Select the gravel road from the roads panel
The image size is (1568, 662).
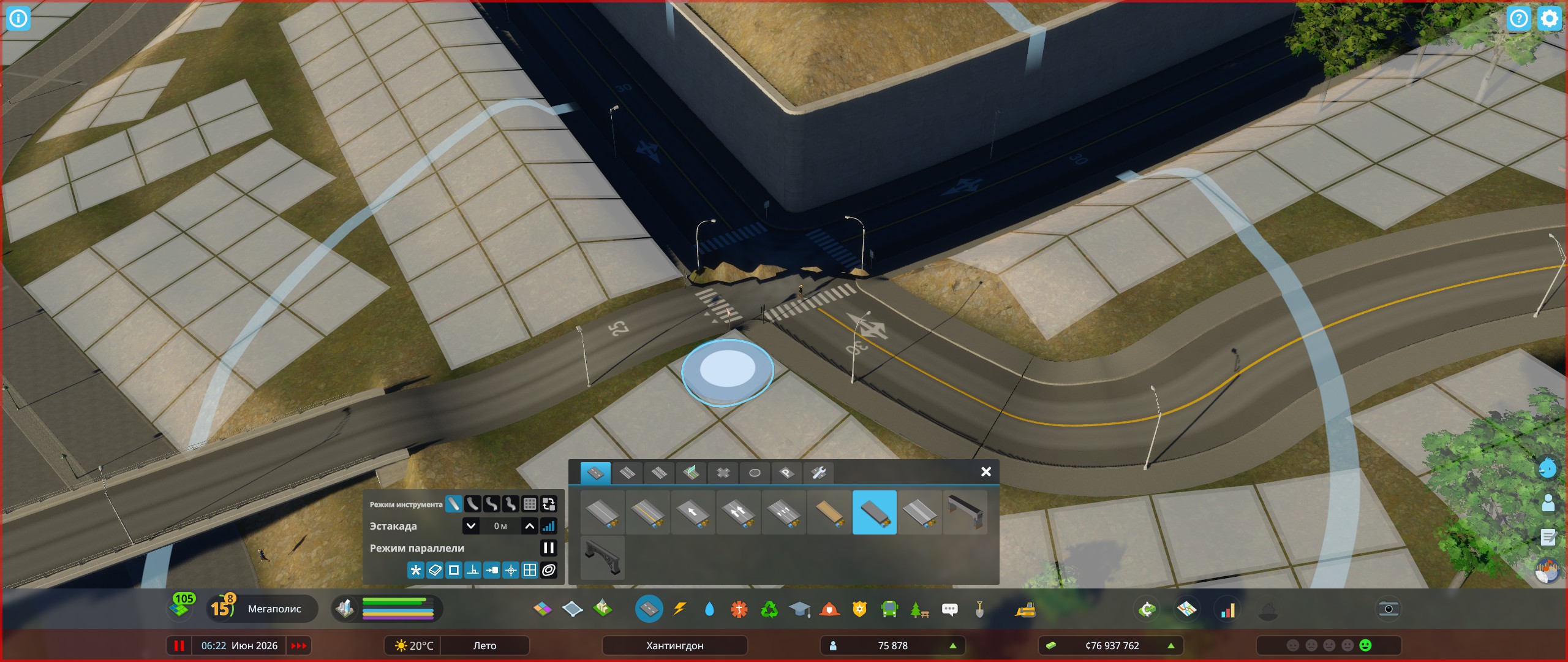tap(827, 512)
